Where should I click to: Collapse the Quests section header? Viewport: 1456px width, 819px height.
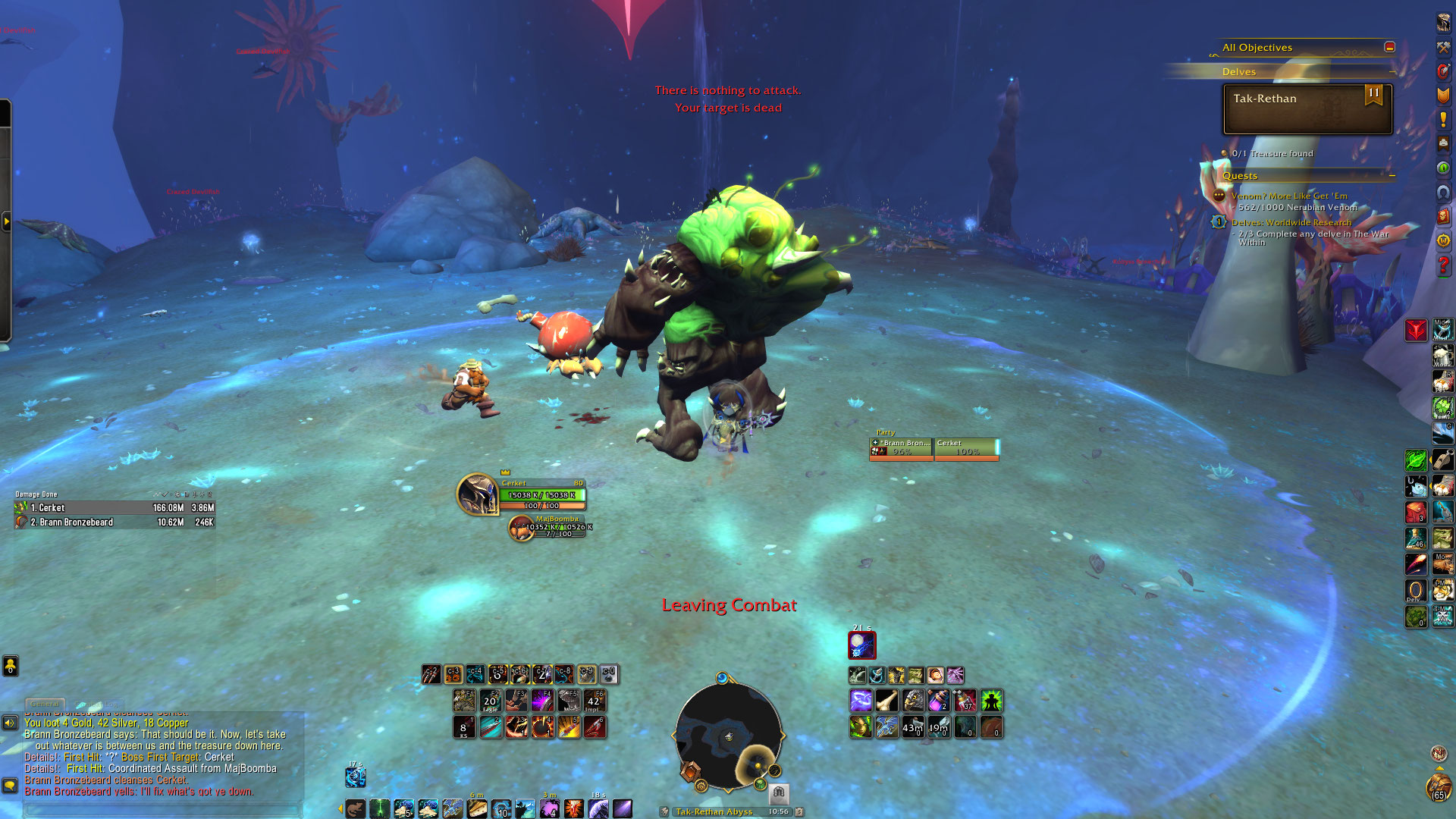pyautogui.click(x=1392, y=176)
